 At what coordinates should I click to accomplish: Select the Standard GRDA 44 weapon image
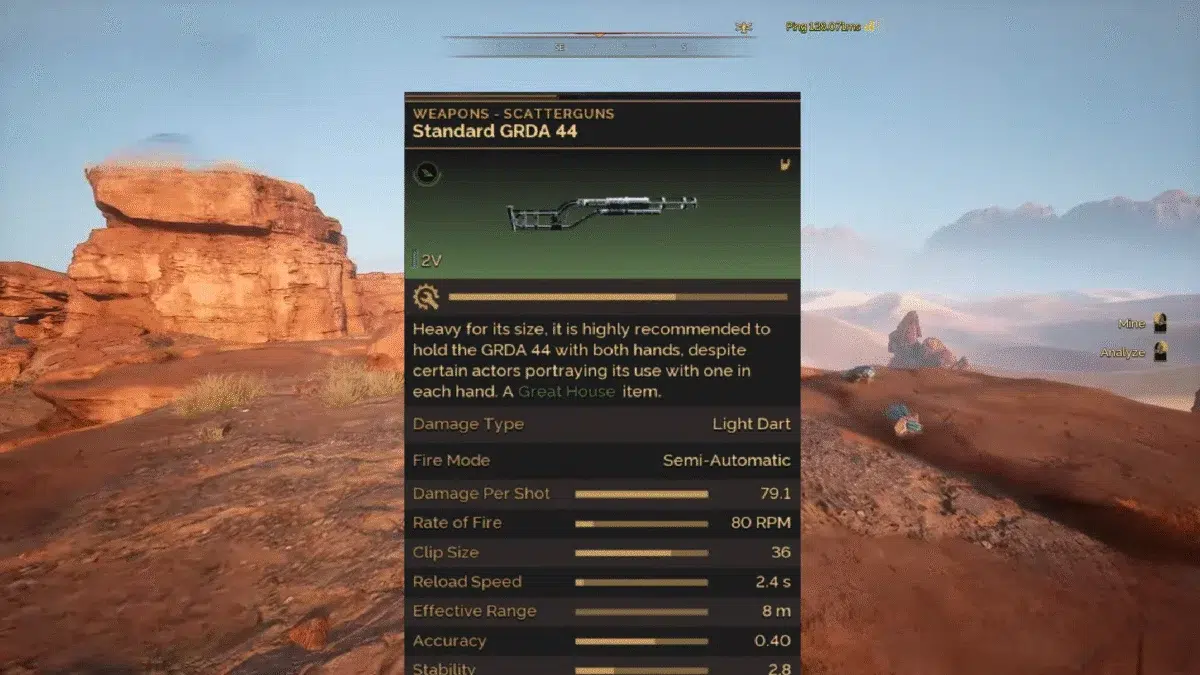point(602,214)
